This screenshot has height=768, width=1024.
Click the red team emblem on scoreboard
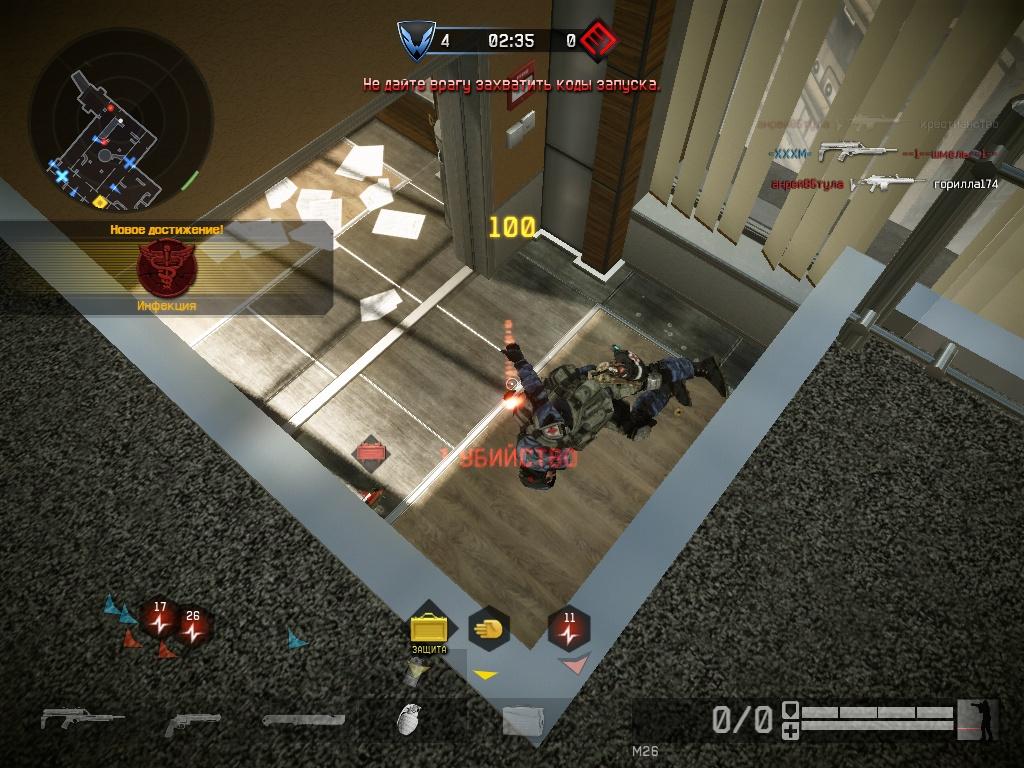597,41
